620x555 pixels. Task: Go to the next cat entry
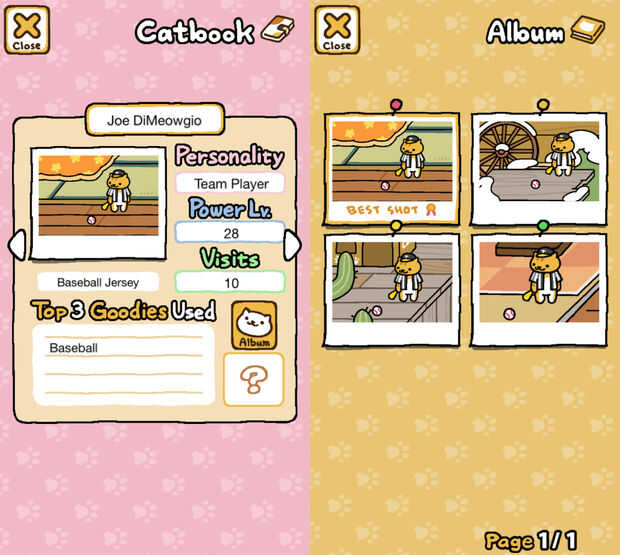tap(292, 244)
